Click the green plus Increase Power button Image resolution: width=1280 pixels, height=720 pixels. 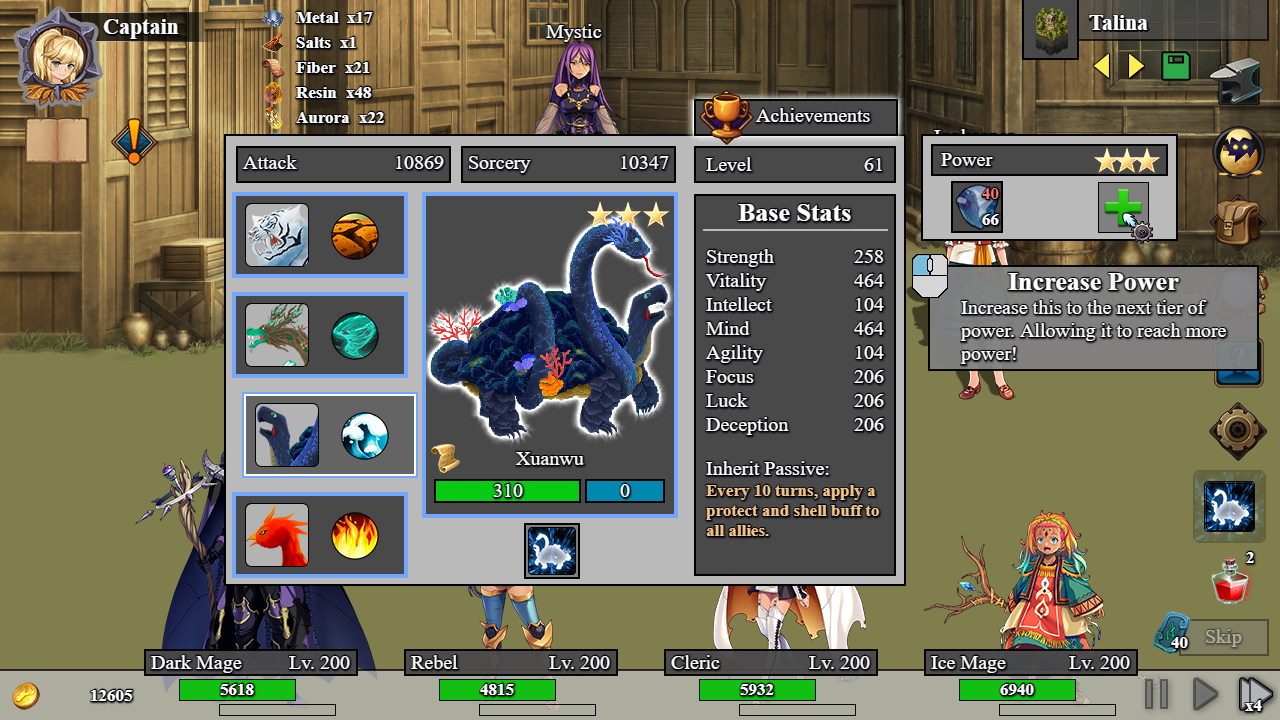(x=1122, y=207)
